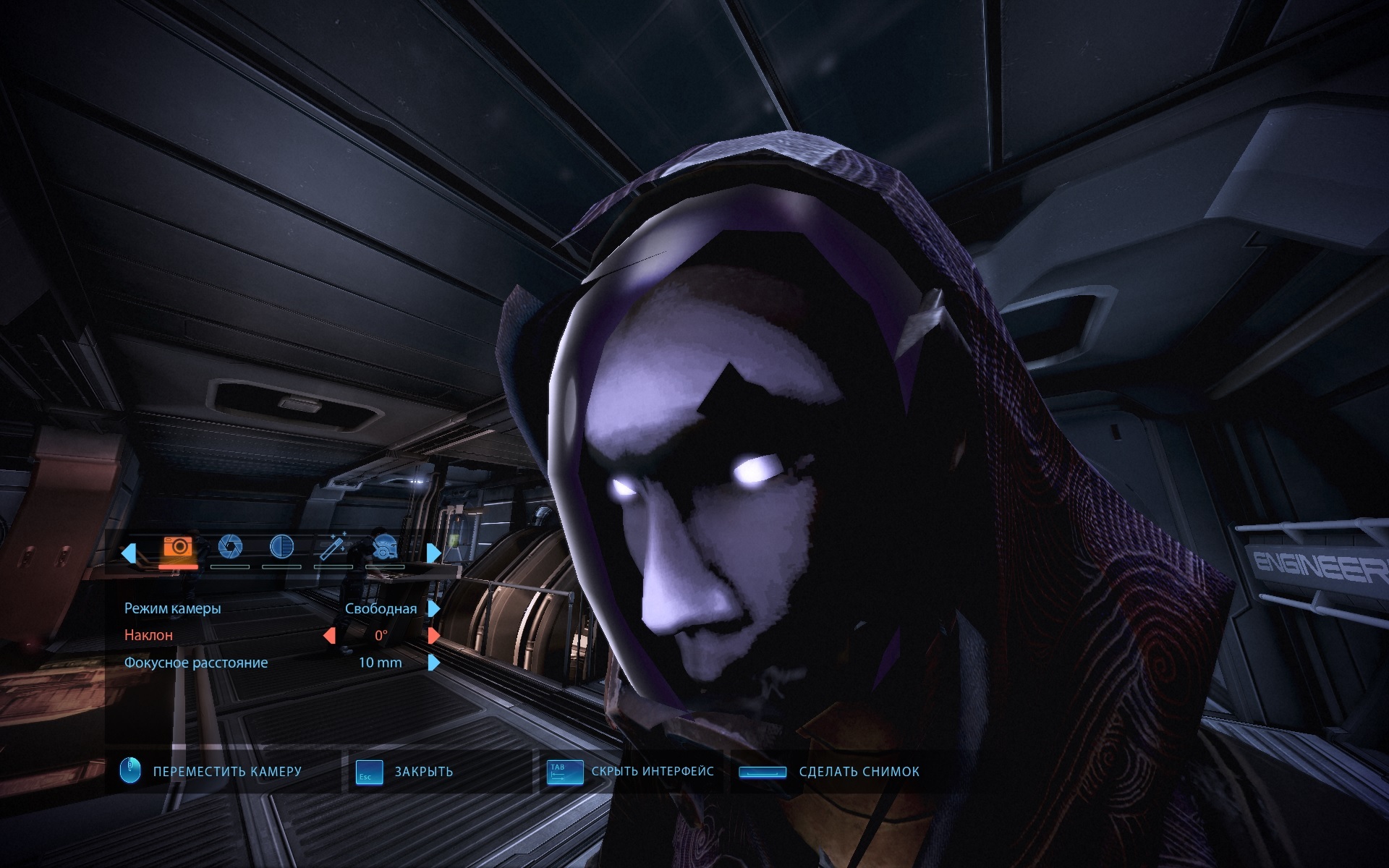Image resolution: width=1389 pixels, height=868 pixels.
Task: Highlight the Фокусное расстояние setting label
Action: tap(196, 663)
